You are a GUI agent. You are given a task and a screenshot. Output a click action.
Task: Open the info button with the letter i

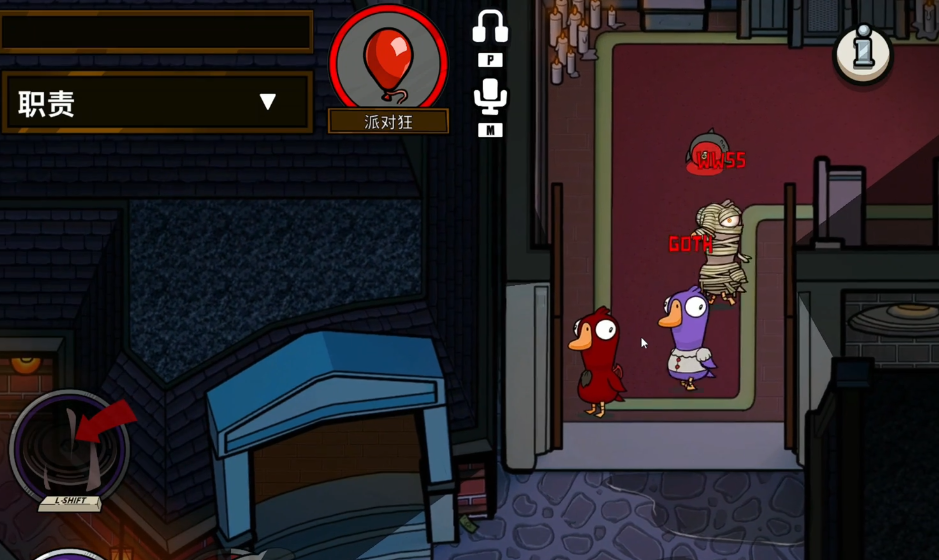863,53
